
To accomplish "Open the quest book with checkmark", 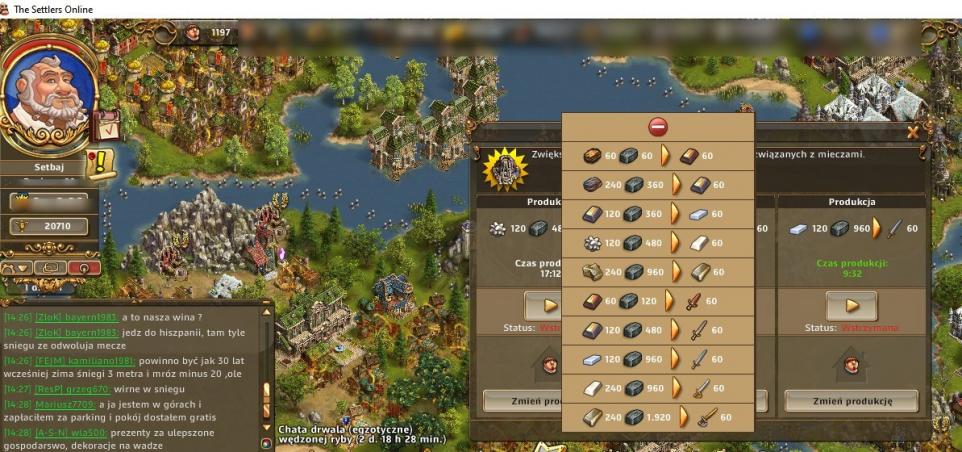I will (x=105, y=125).
